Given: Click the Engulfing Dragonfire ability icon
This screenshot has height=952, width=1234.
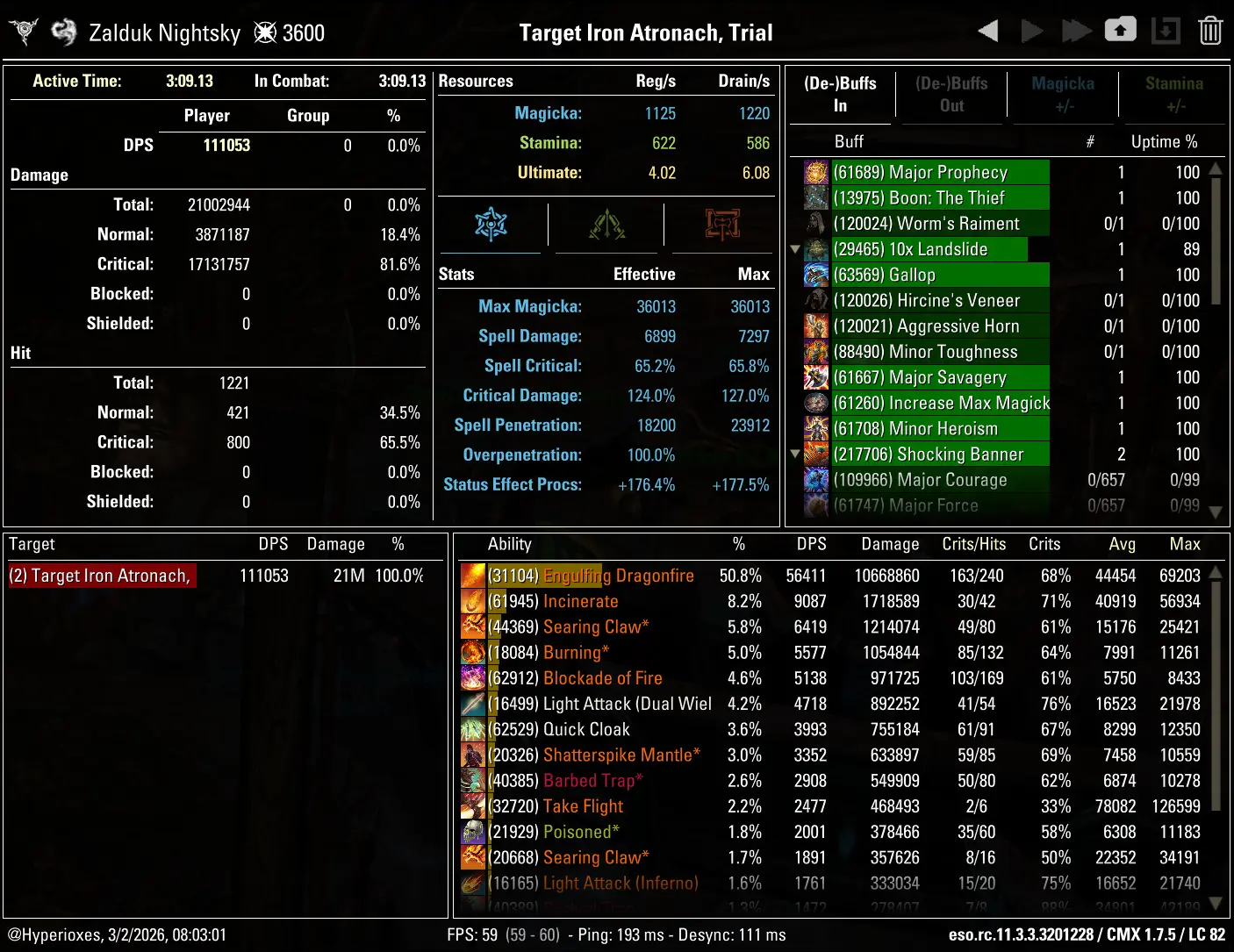Looking at the screenshot, I should click(473, 576).
